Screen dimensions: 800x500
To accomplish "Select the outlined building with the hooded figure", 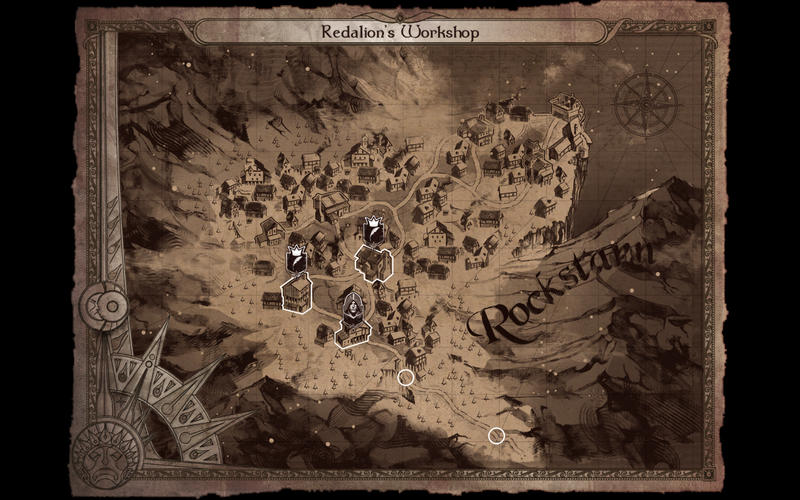I will pos(354,333).
